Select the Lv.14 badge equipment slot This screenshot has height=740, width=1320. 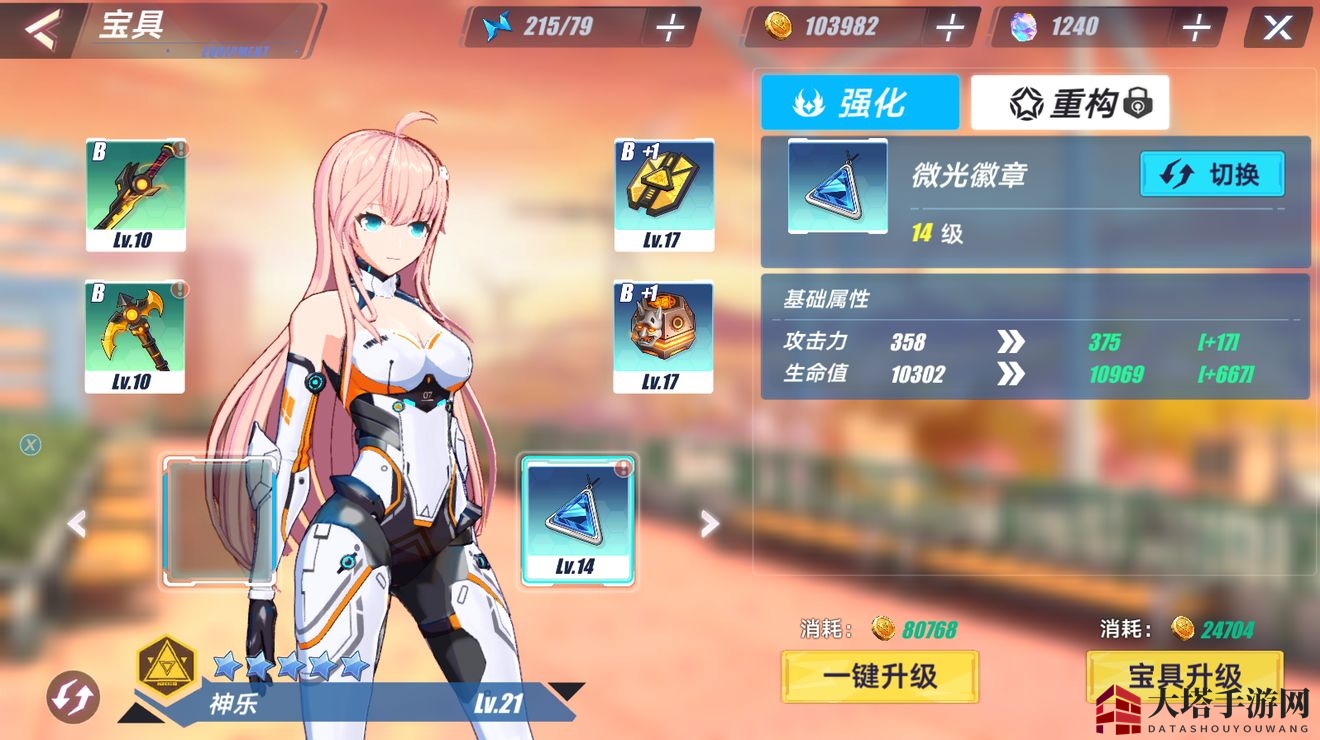pos(578,520)
